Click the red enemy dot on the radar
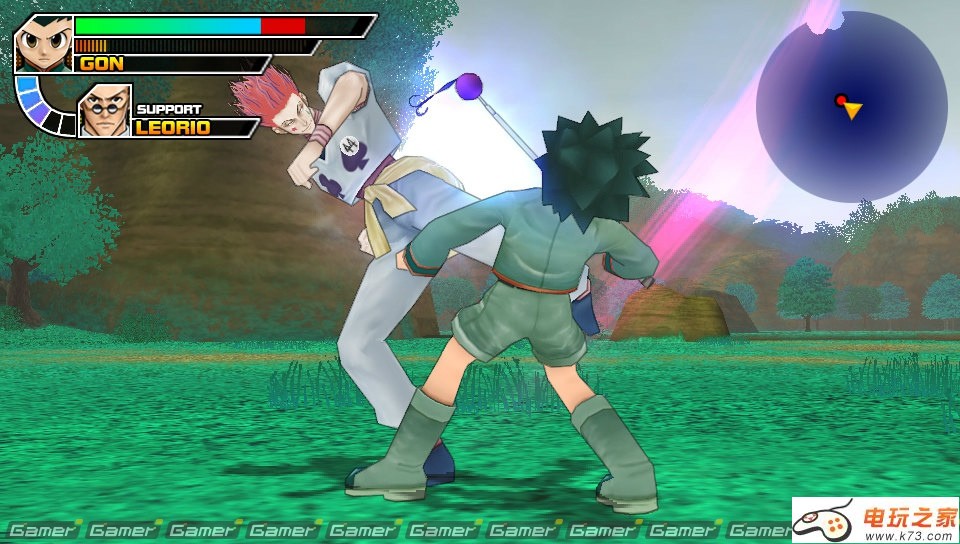 click(x=841, y=100)
